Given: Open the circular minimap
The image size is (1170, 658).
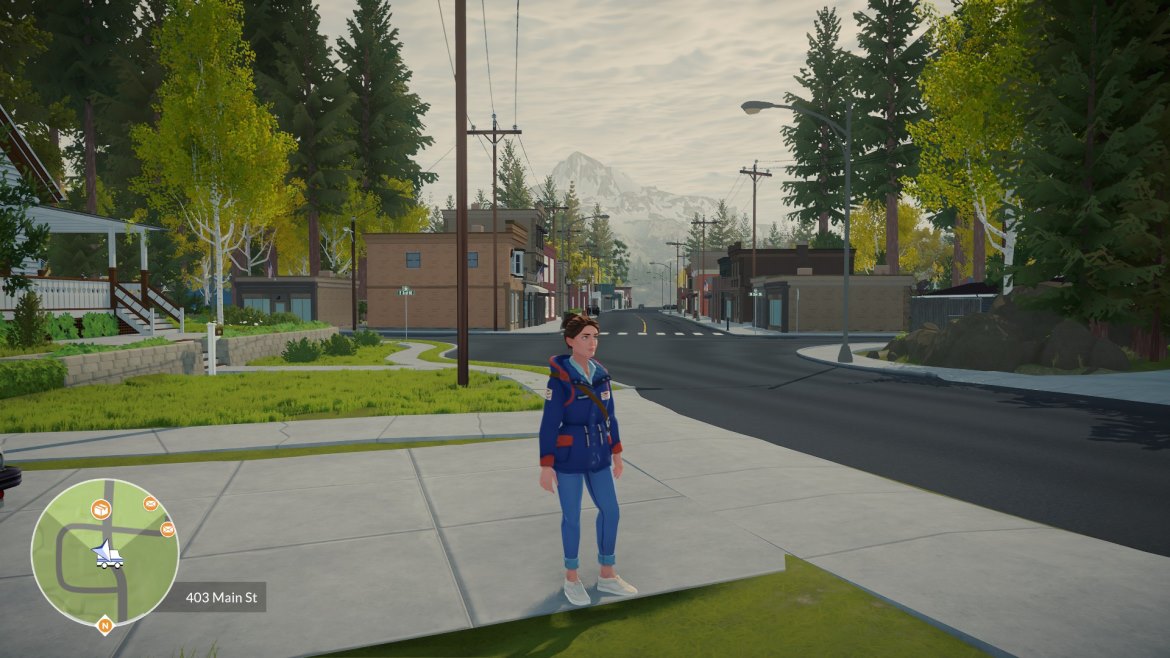Looking at the screenshot, I should 105,552.
